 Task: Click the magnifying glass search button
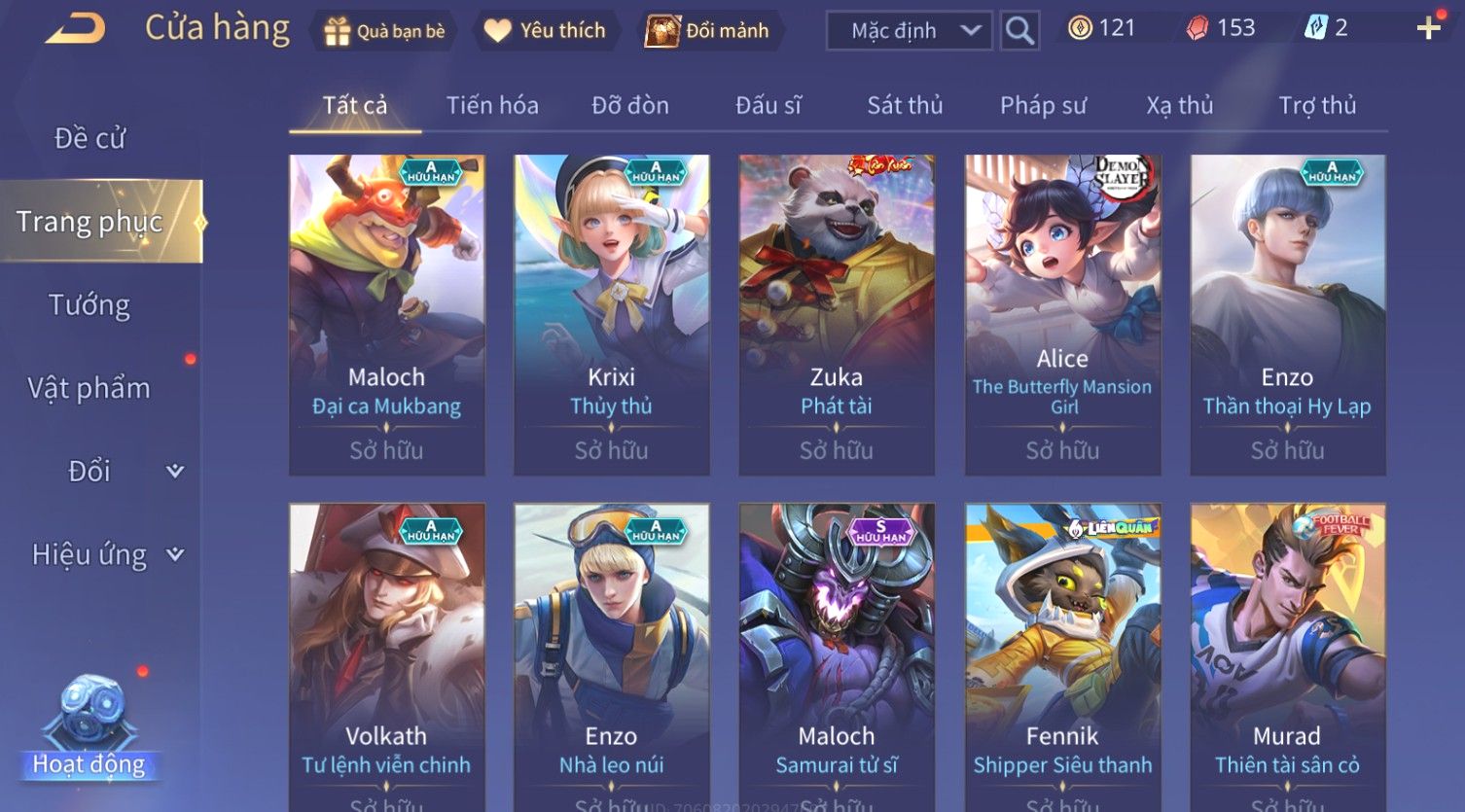pyautogui.click(x=1018, y=31)
